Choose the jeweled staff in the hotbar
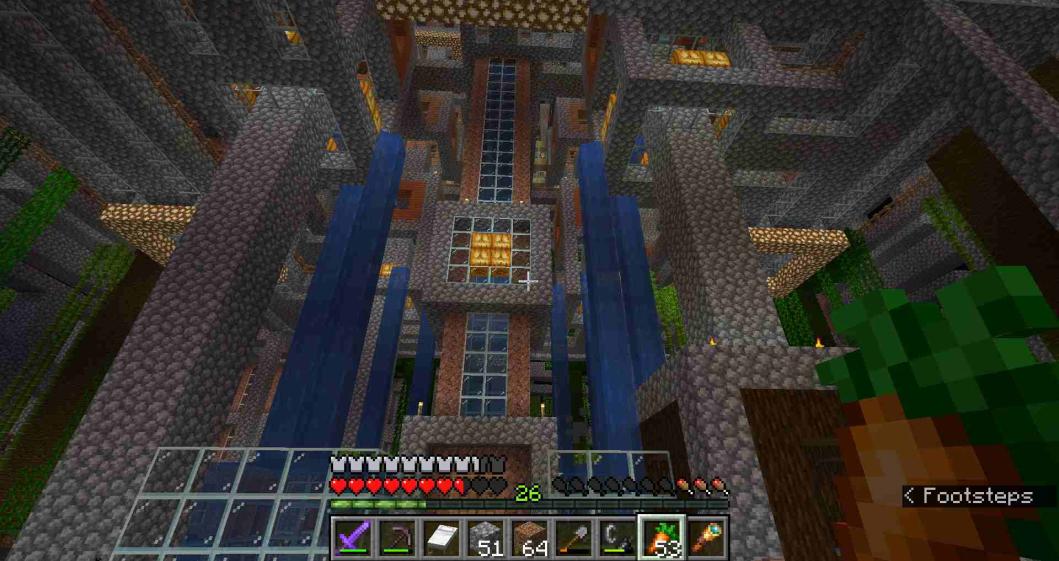 pyautogui.click(x=705, y=538)
